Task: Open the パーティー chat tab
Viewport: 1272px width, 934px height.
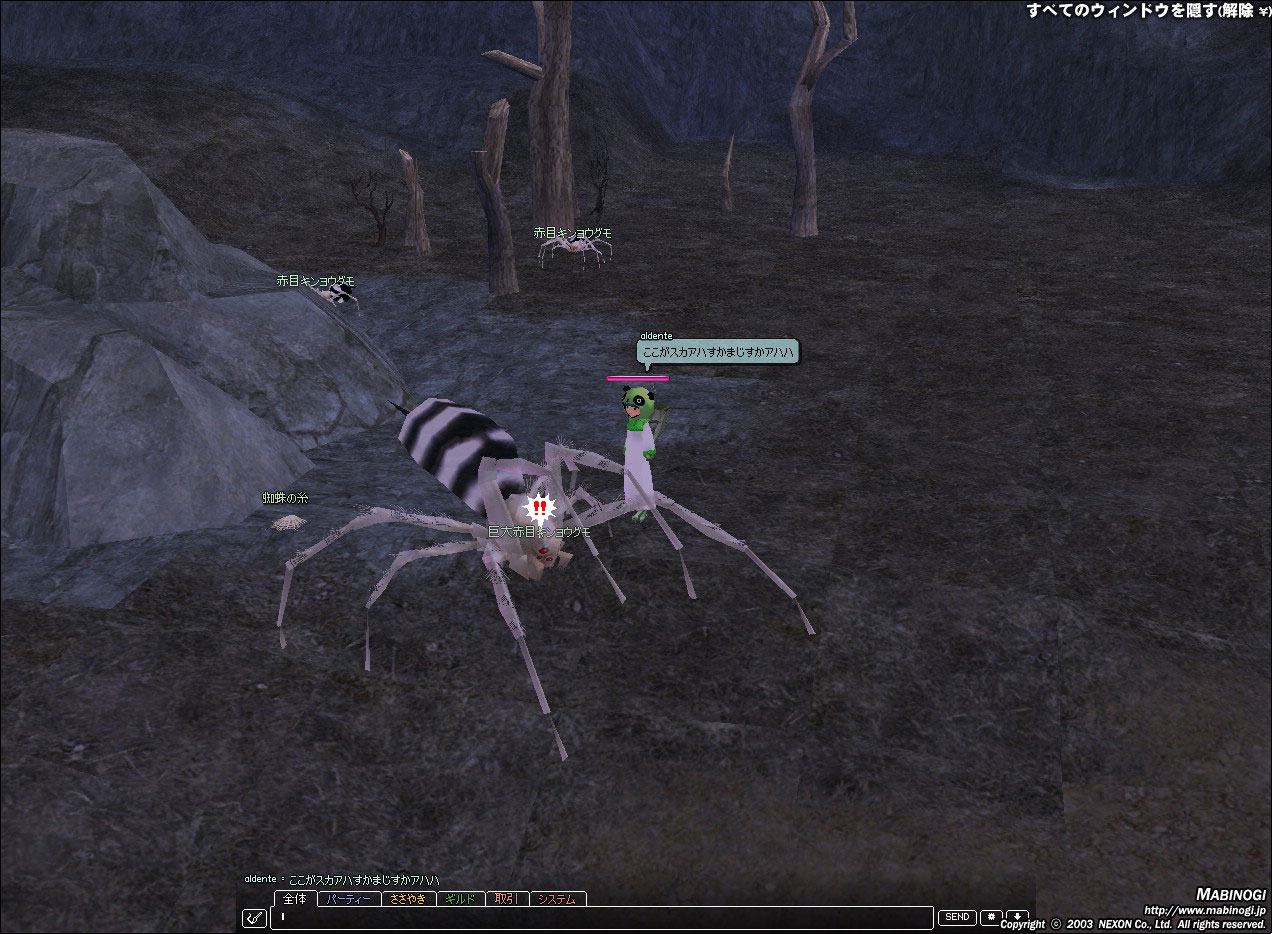Action: click(x=350, y=899)
